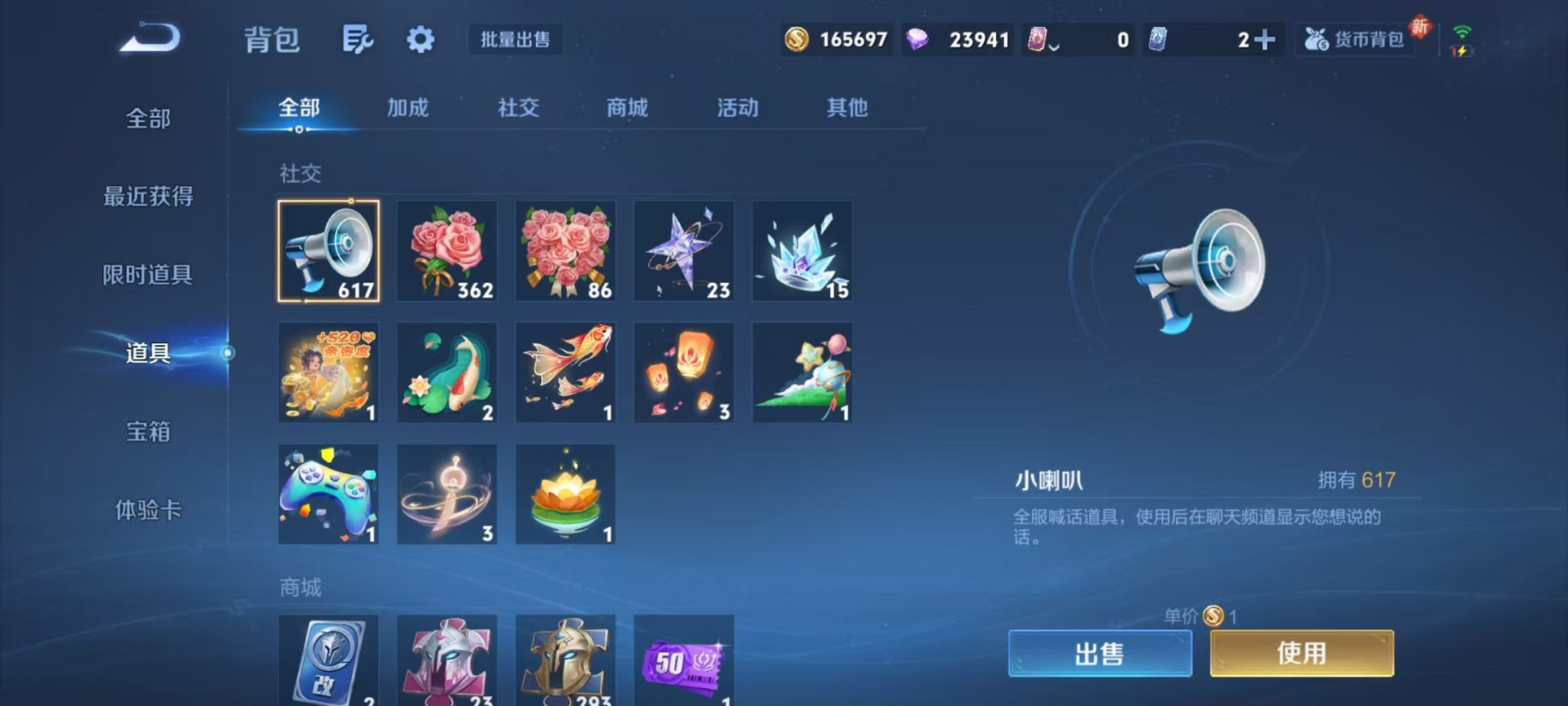1568x706 pixels.
Task: Select the game controller item
Action: tap(328, 494)
